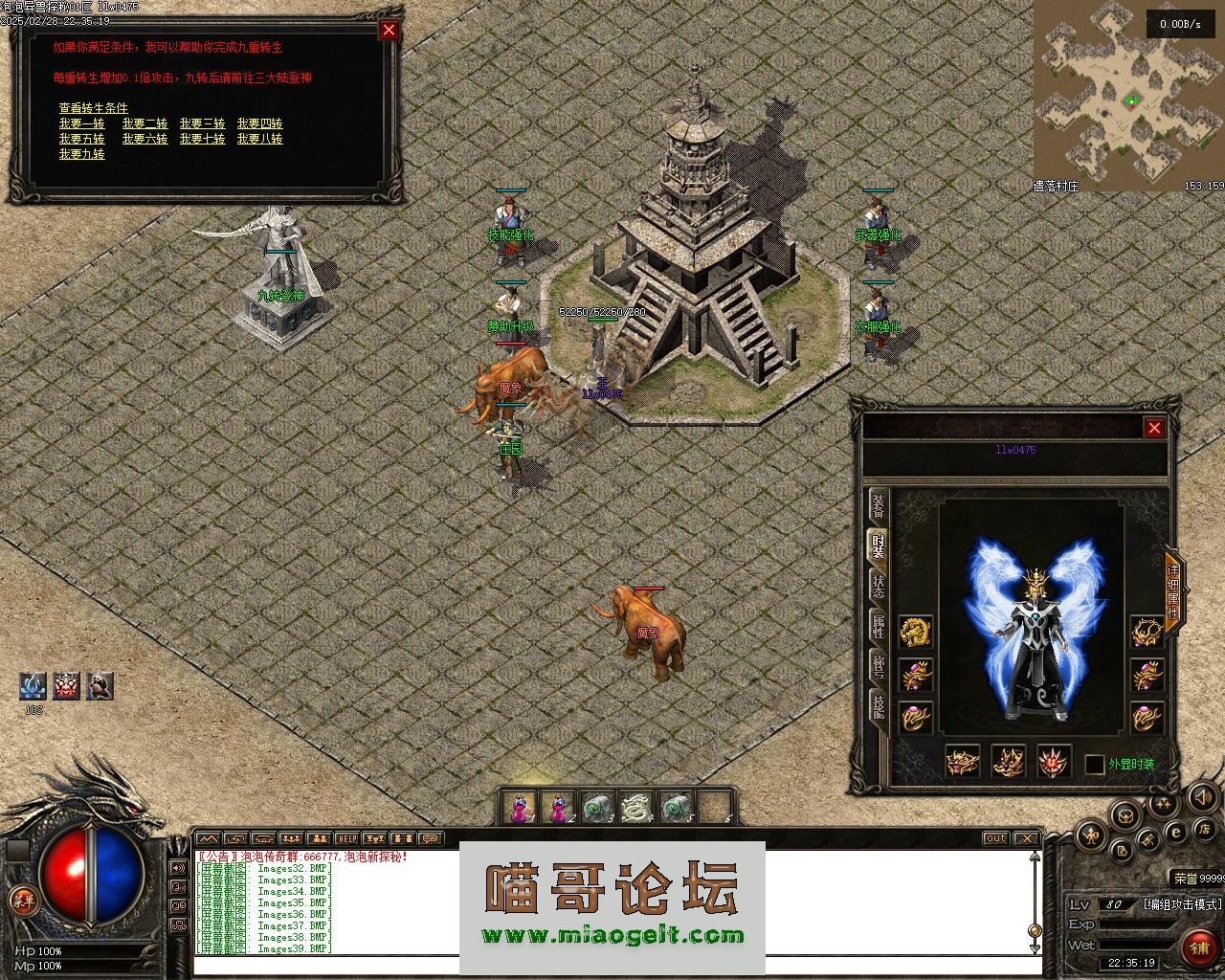Use the white dragon scroll hotbar slot
The height and width of the screenshot is (980, 1225).
(x=635, y=809)
